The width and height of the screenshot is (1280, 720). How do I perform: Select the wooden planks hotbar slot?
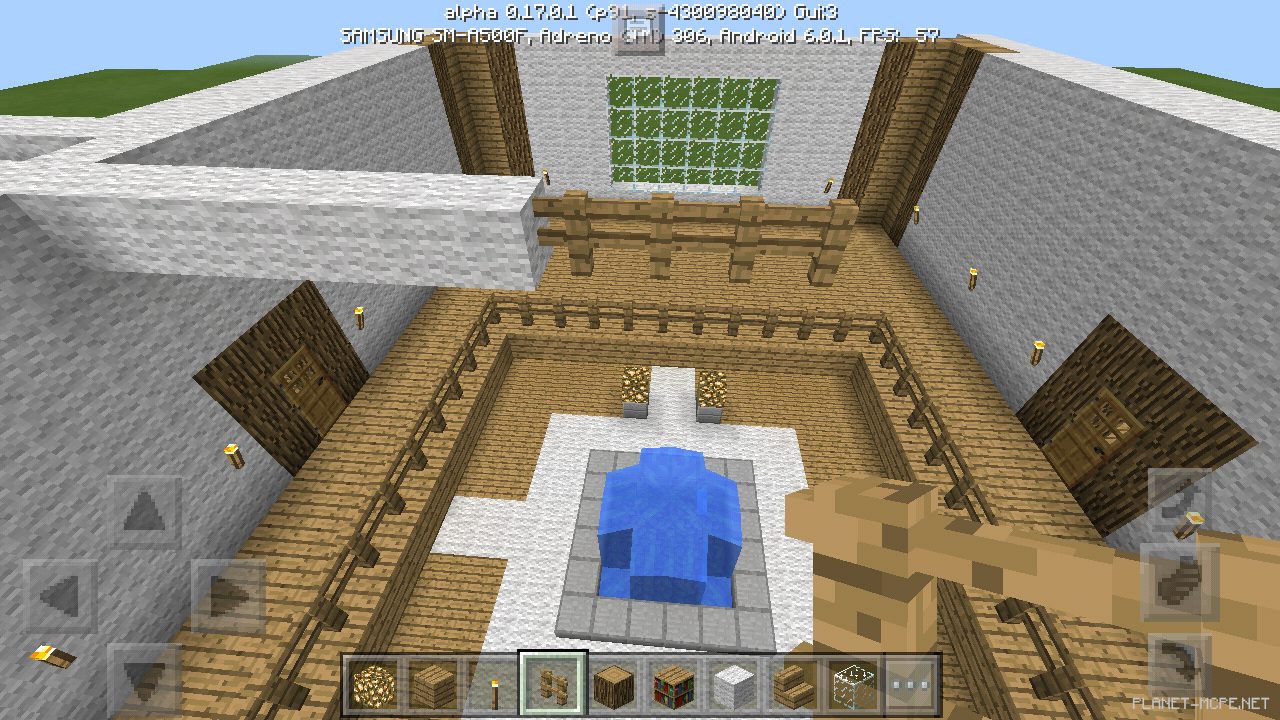434,687
